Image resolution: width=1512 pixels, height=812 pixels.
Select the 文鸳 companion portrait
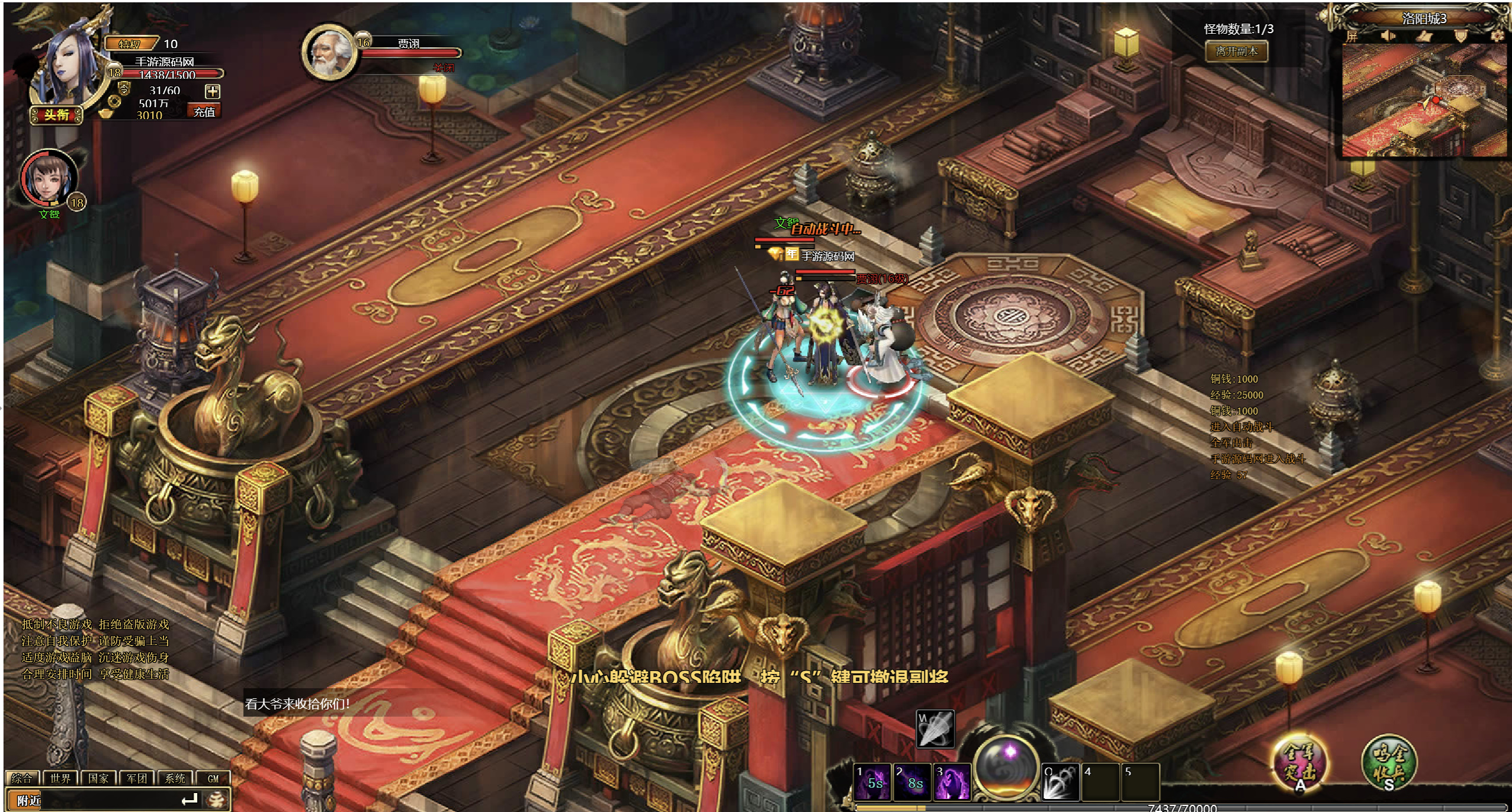[x=49, y=179]
